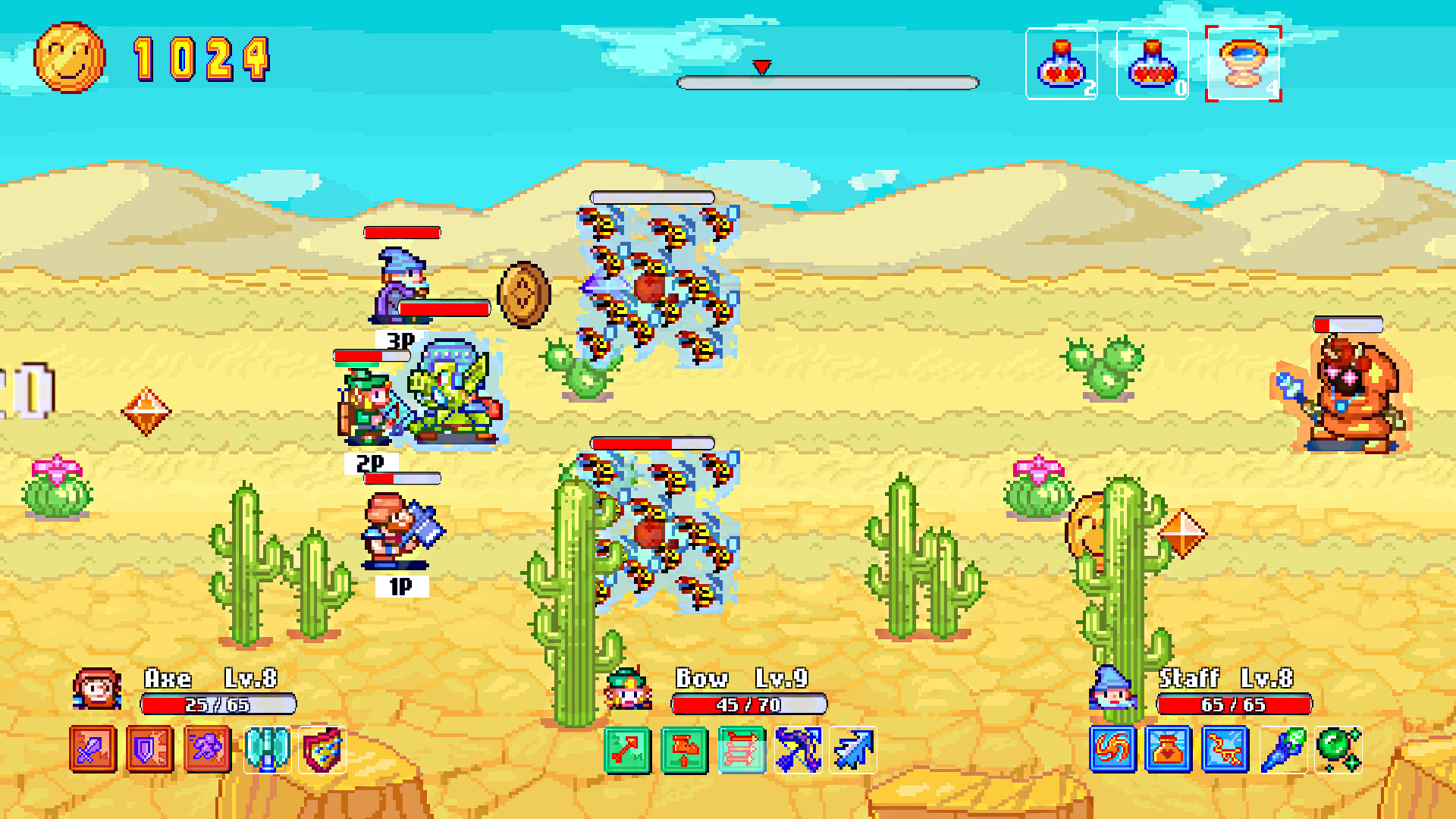Screen dimensions: 1456x819
Task: Click the blue magic staff weapon icon
Action: (1284, 749)
